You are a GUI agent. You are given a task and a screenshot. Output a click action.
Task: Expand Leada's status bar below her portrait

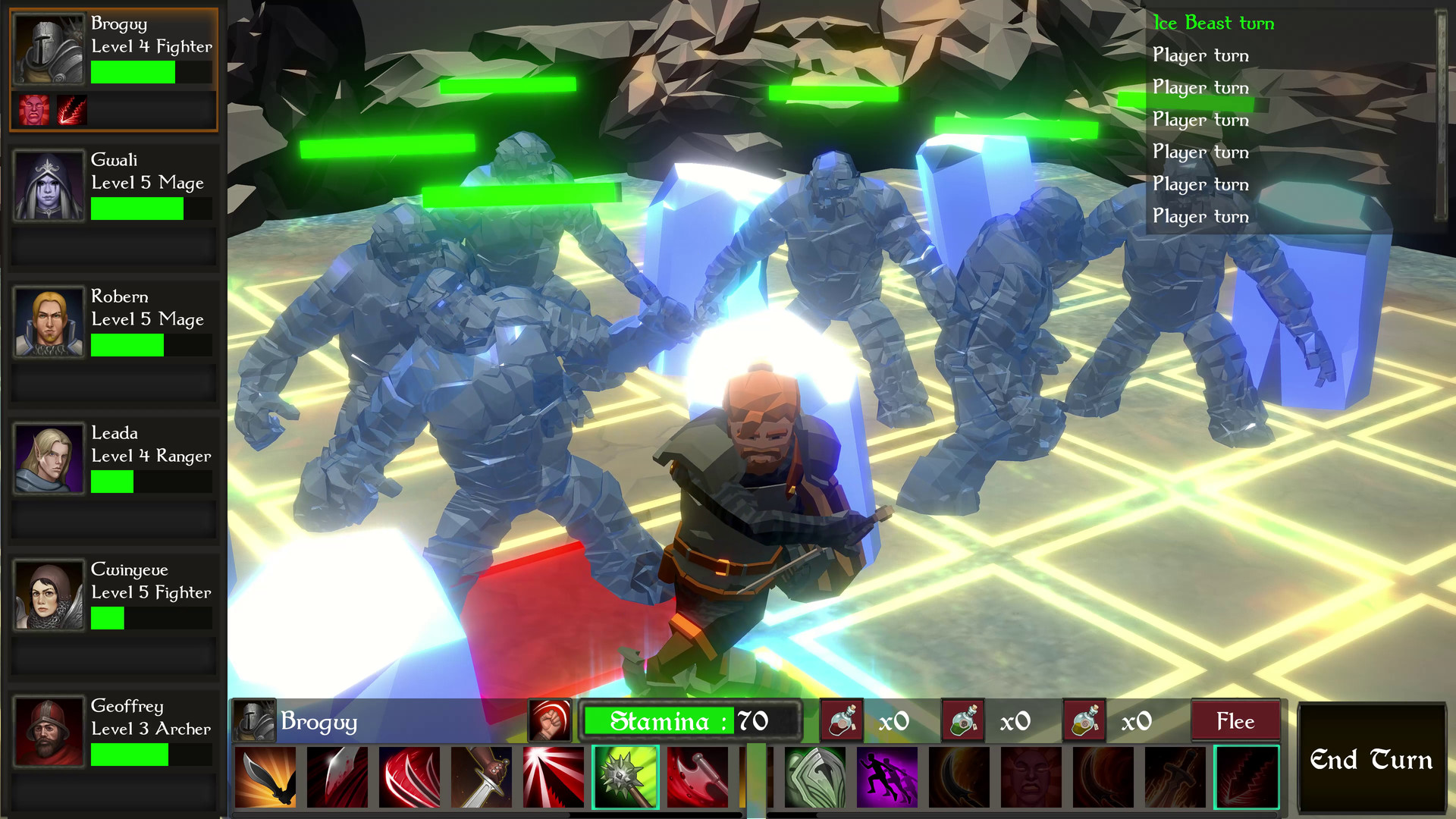[114, 520]
